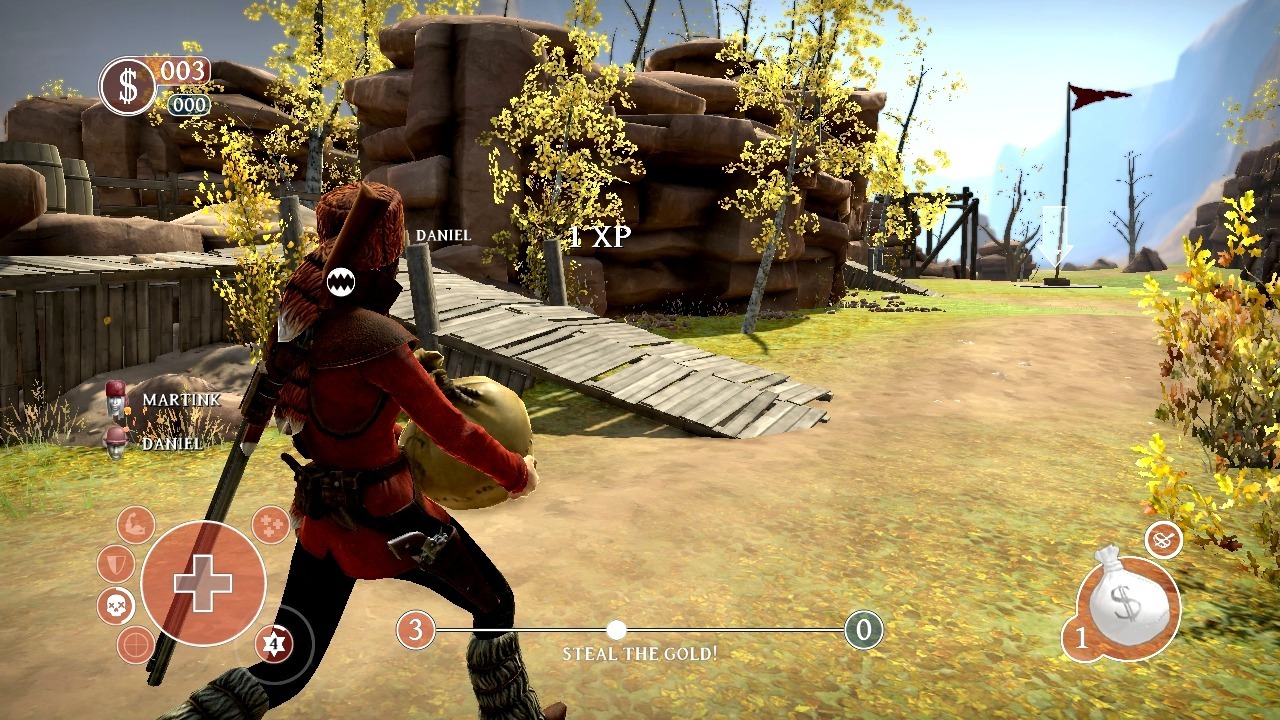
Task: Choose Daniel in the player list
Action: pos(171,443)
